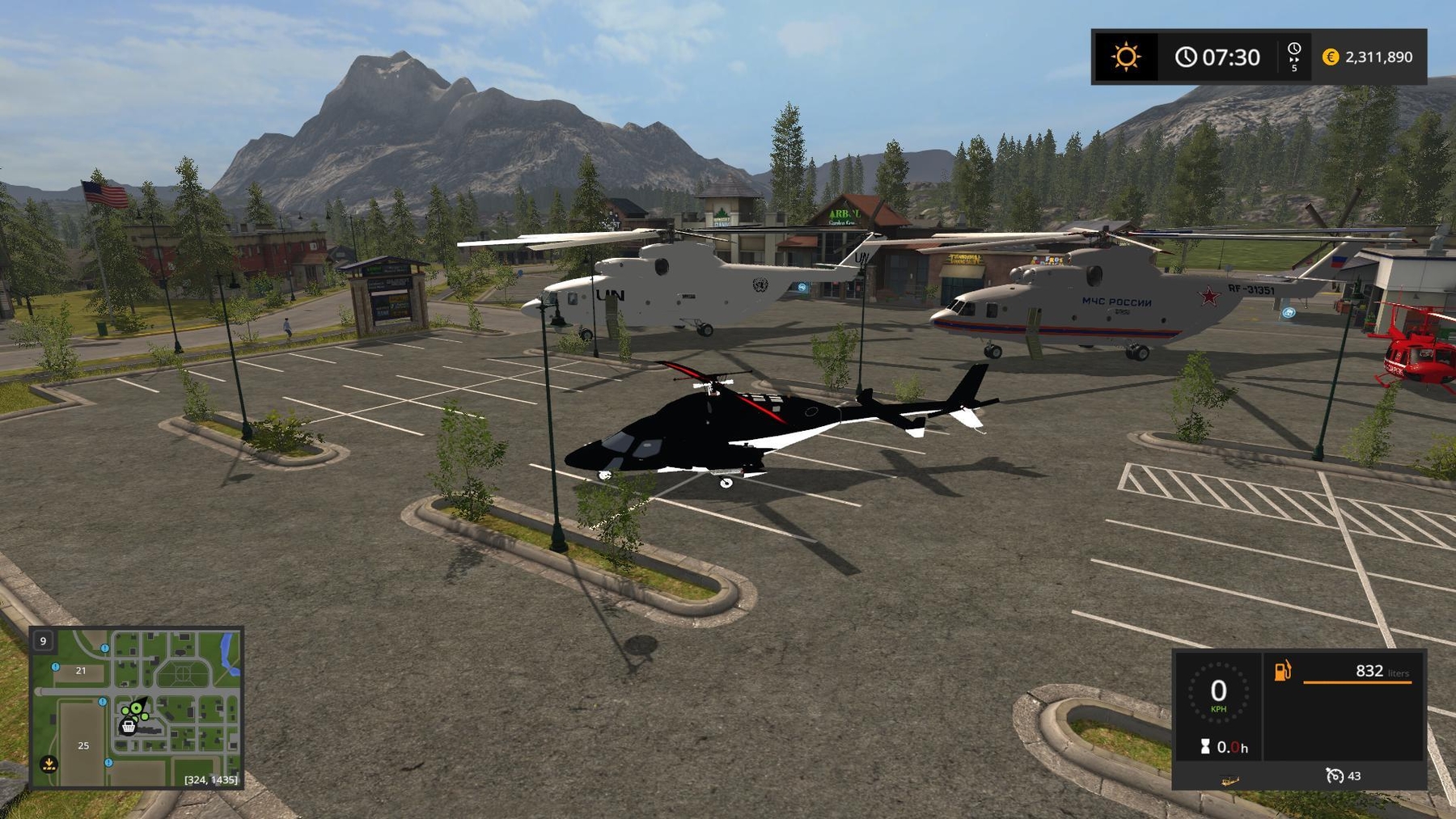Image resolution: width=1456 pixels, height=819 pixels.
Task: Click the orange fuel pump icon
Action: (1283, 671)
